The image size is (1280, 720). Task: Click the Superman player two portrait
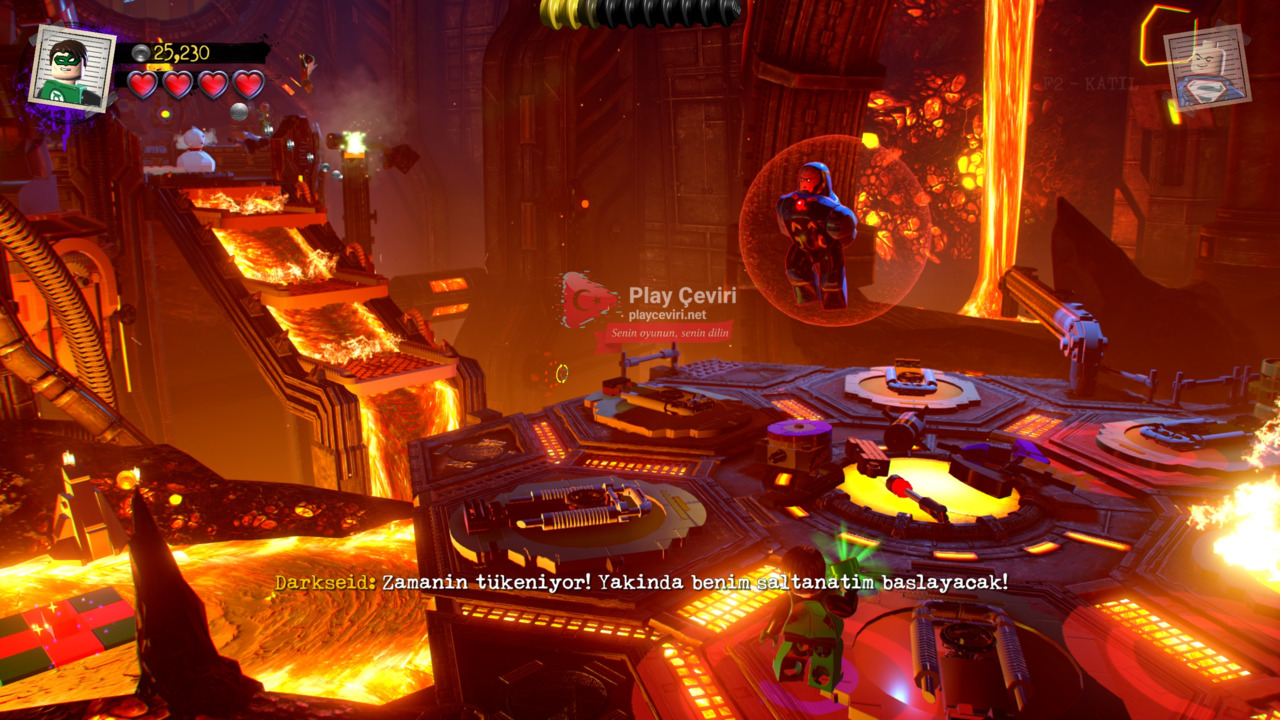pyautogui.click(x=1207, y=68)
